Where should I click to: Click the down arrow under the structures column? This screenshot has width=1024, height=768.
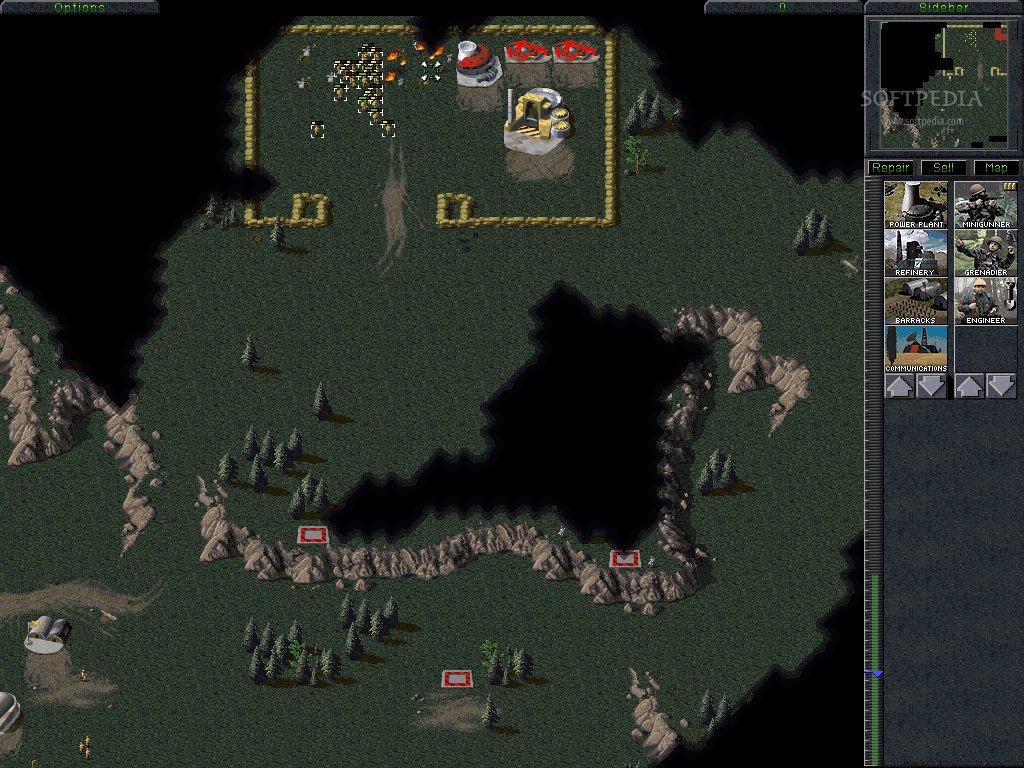(x=932, y=386)
